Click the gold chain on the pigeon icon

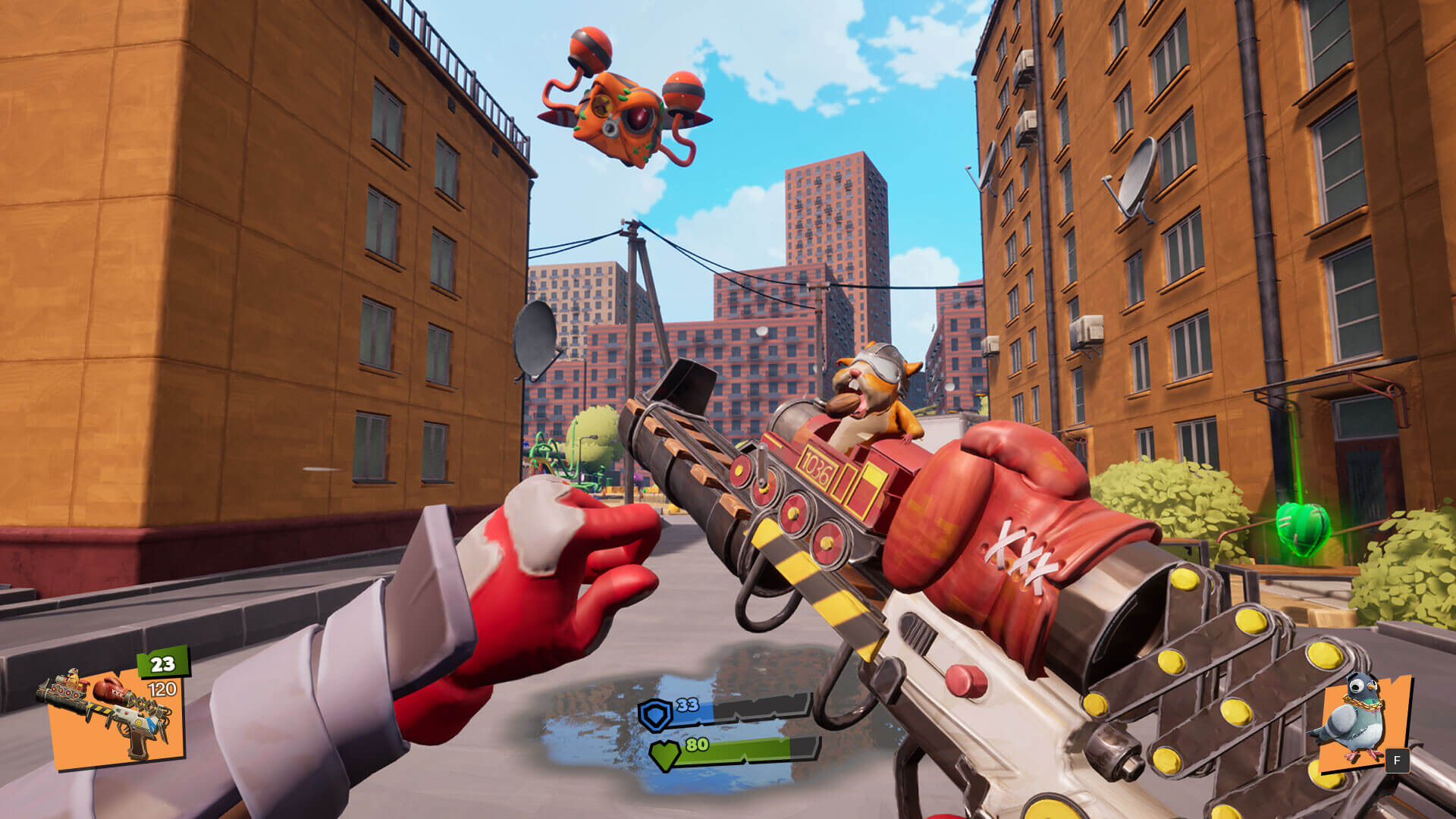[x=1363, y=704]
